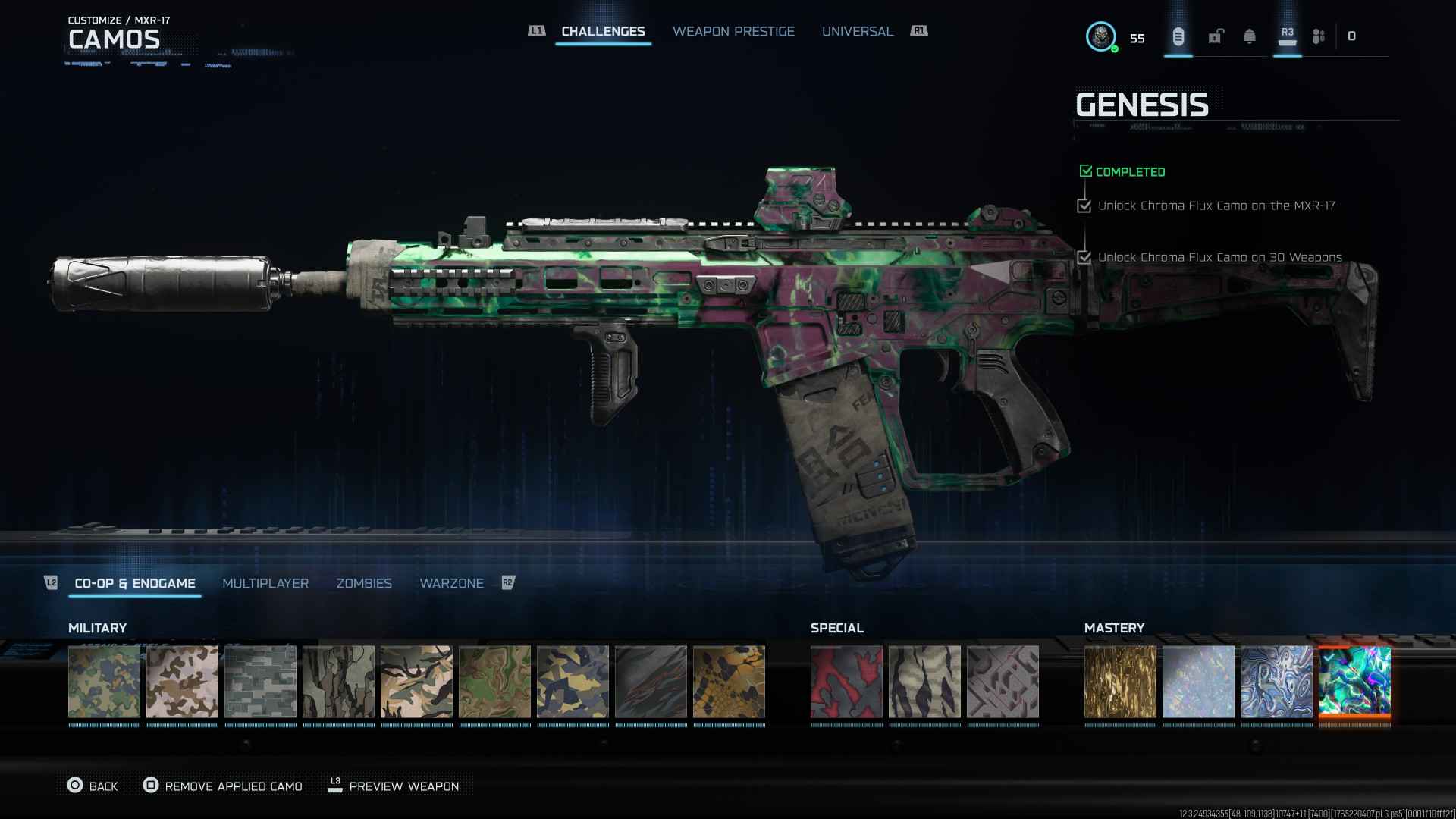Switch to Multiplayer camo category
This screenshot has height=819, width=1456.
(265, 583)
